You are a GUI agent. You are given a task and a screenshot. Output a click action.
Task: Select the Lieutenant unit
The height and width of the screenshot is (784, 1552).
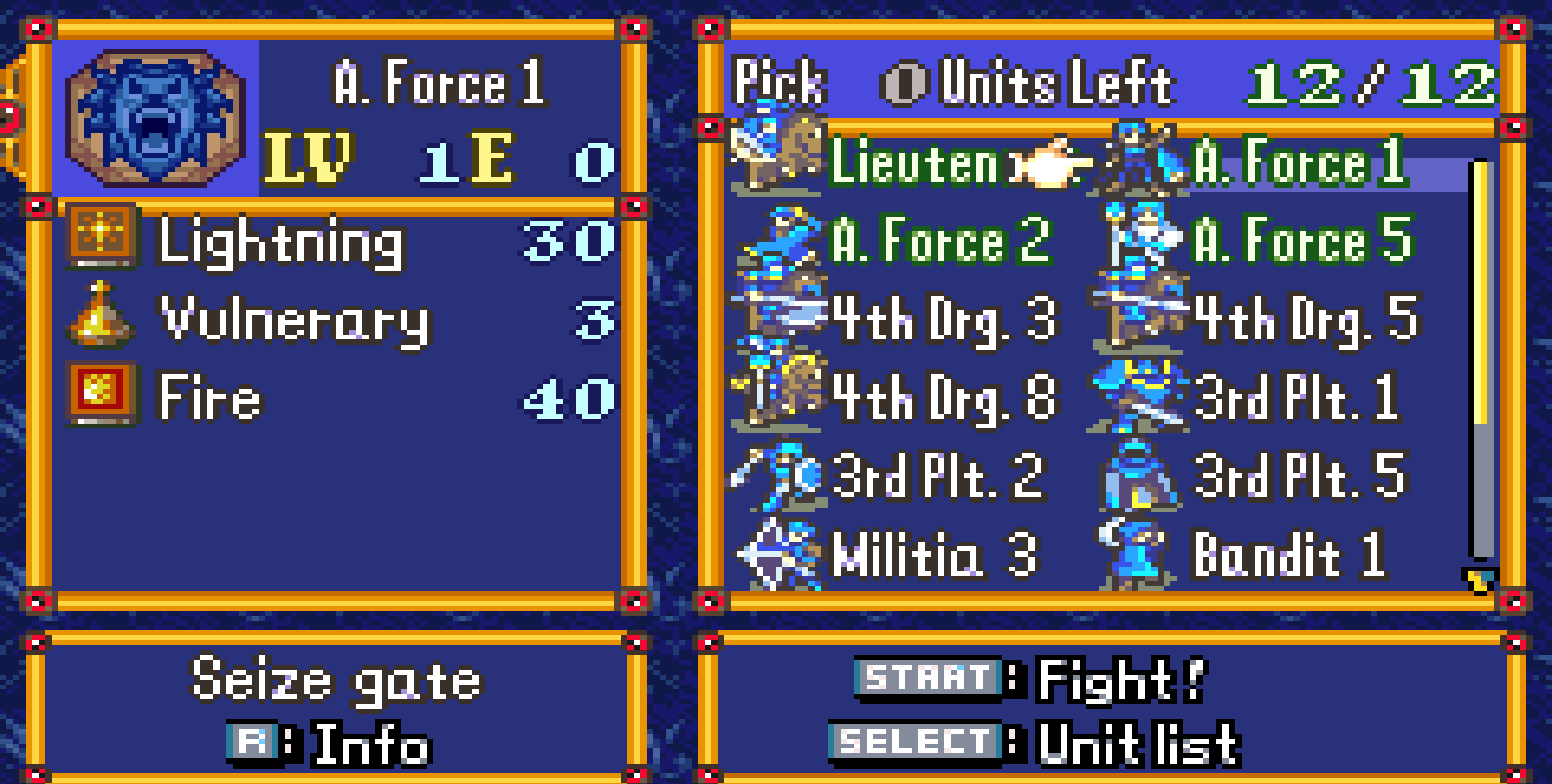pos(913,162)
